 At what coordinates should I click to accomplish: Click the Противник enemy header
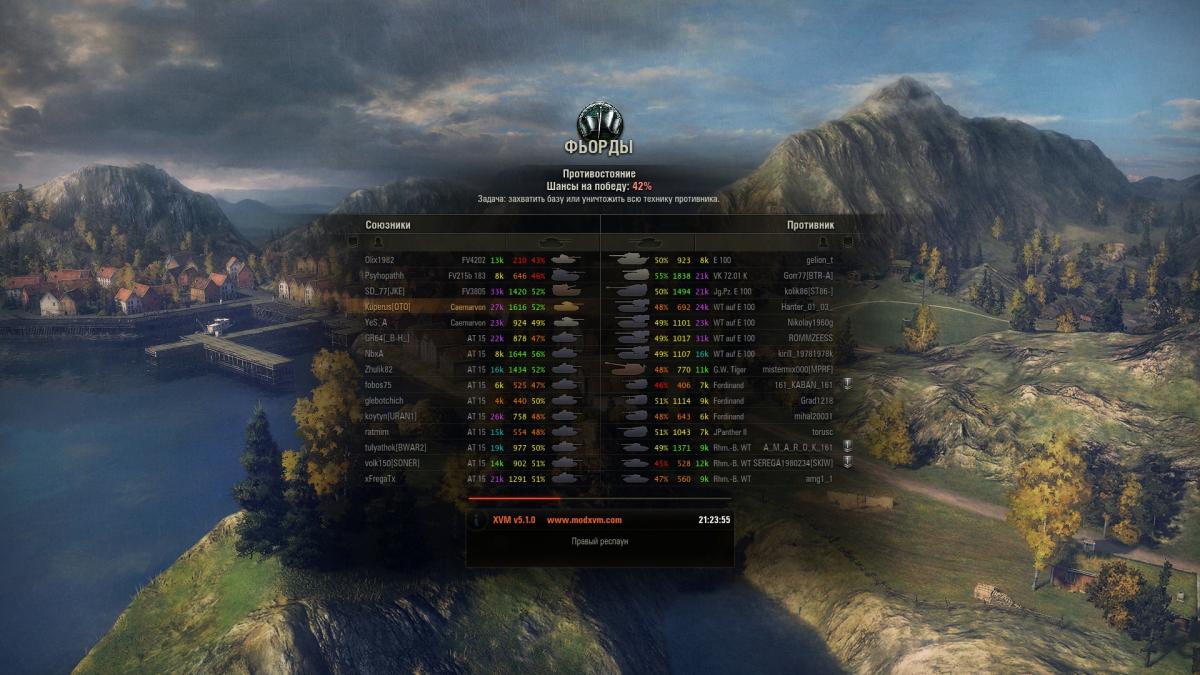click(810, 225)
